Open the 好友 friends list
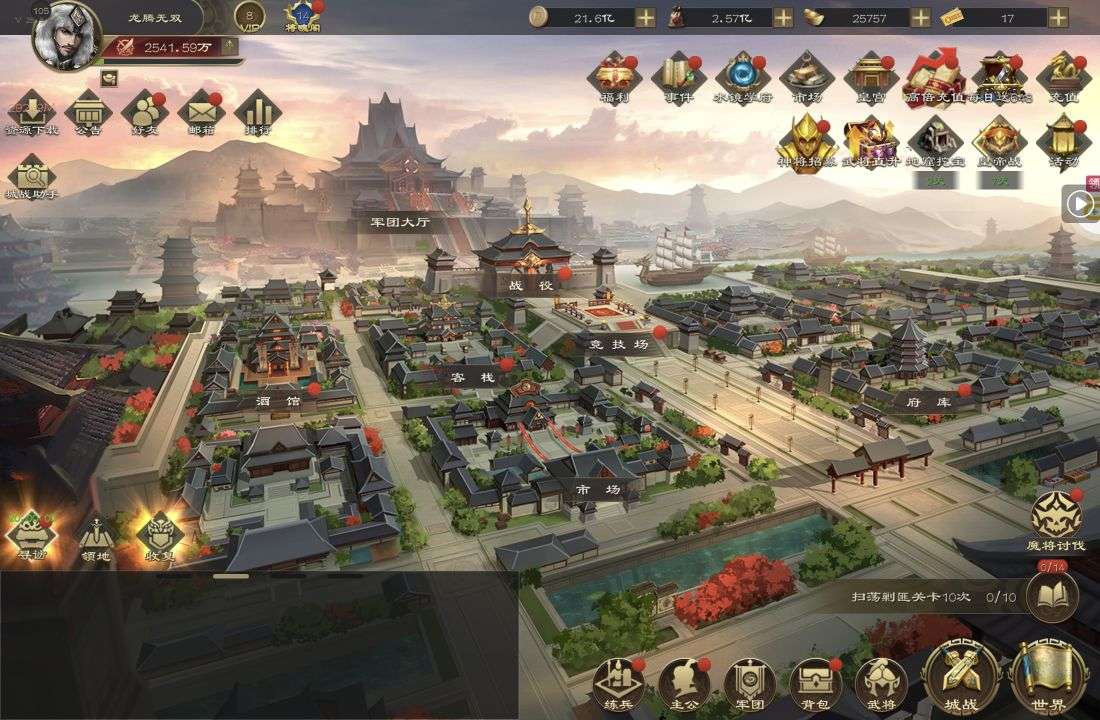 pyautogui.click(x=145, y=112)
